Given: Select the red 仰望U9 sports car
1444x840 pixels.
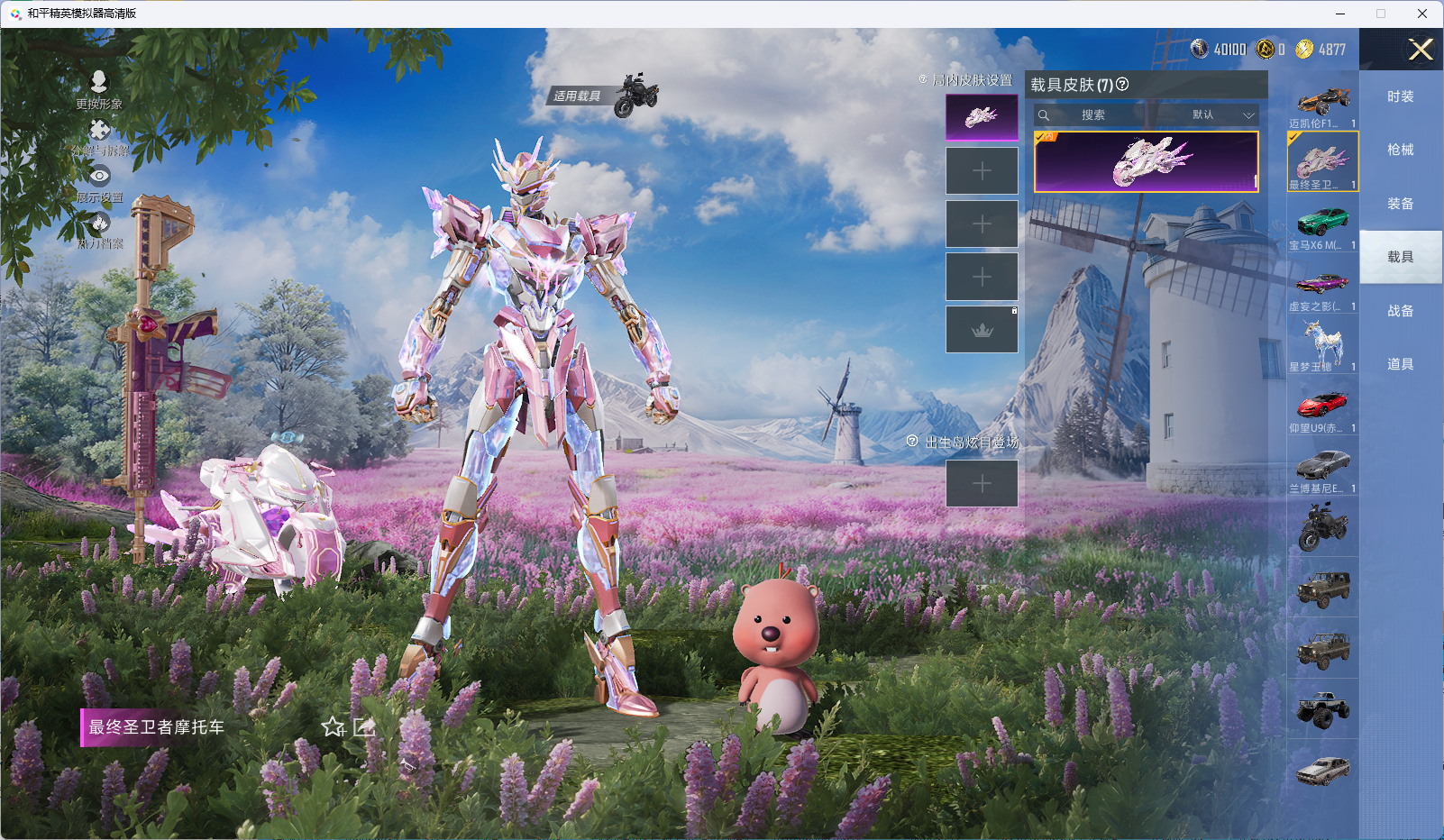Looking at the screenshot, I should point(1322,404).
